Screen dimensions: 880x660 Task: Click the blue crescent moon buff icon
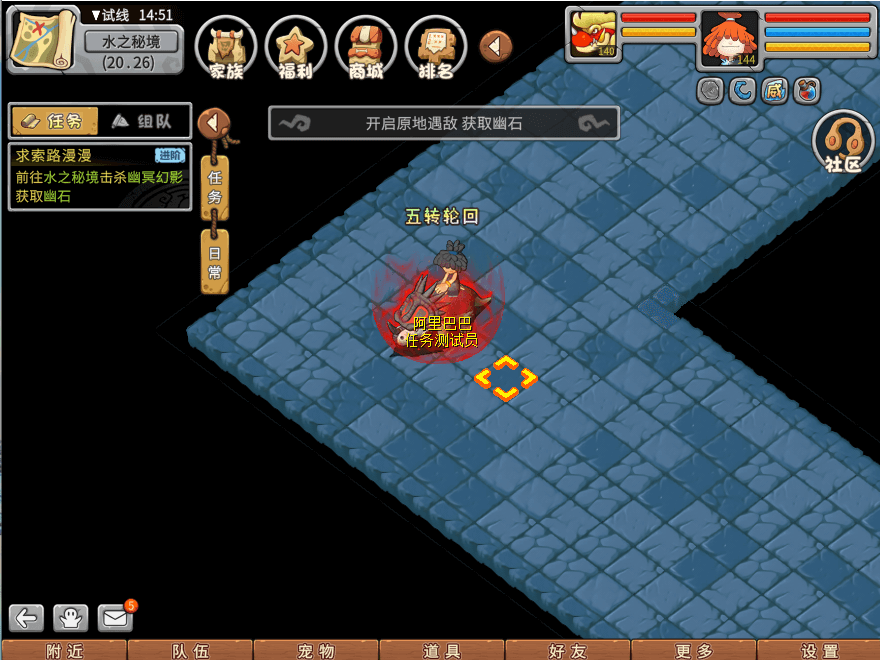coord(741,91)
